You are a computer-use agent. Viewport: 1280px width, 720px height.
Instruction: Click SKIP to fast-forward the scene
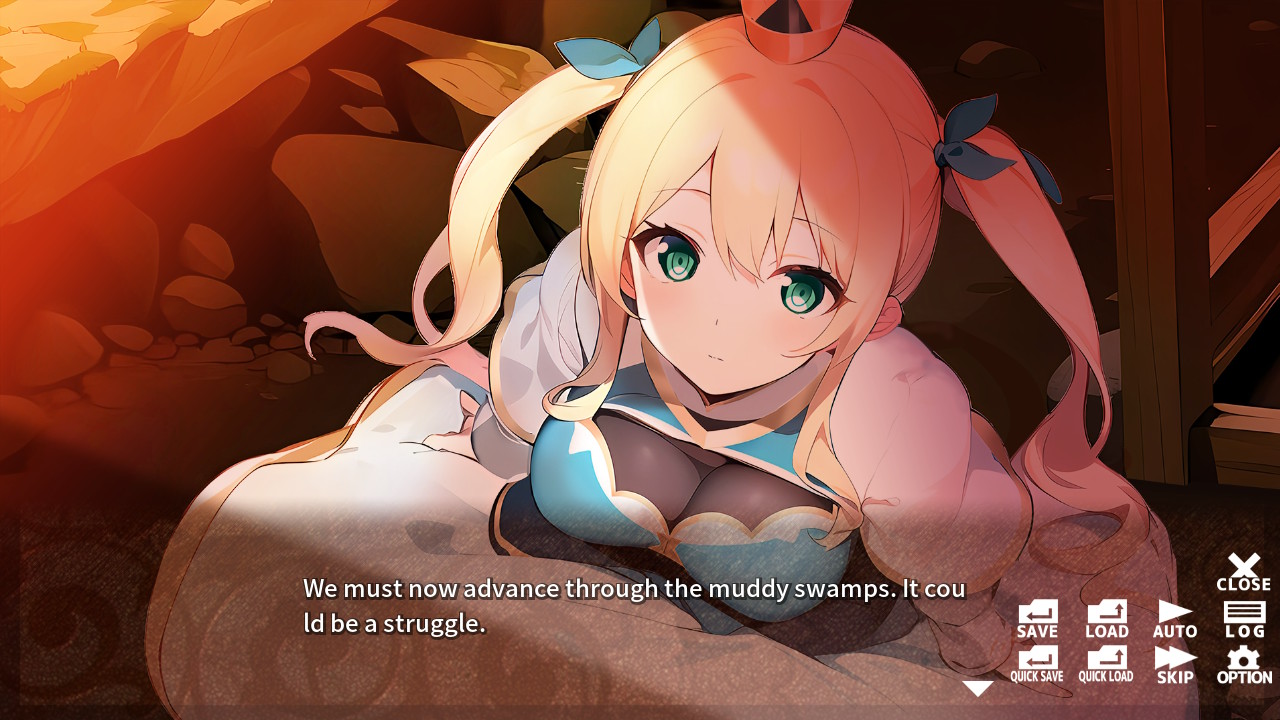click(1174, 663)
